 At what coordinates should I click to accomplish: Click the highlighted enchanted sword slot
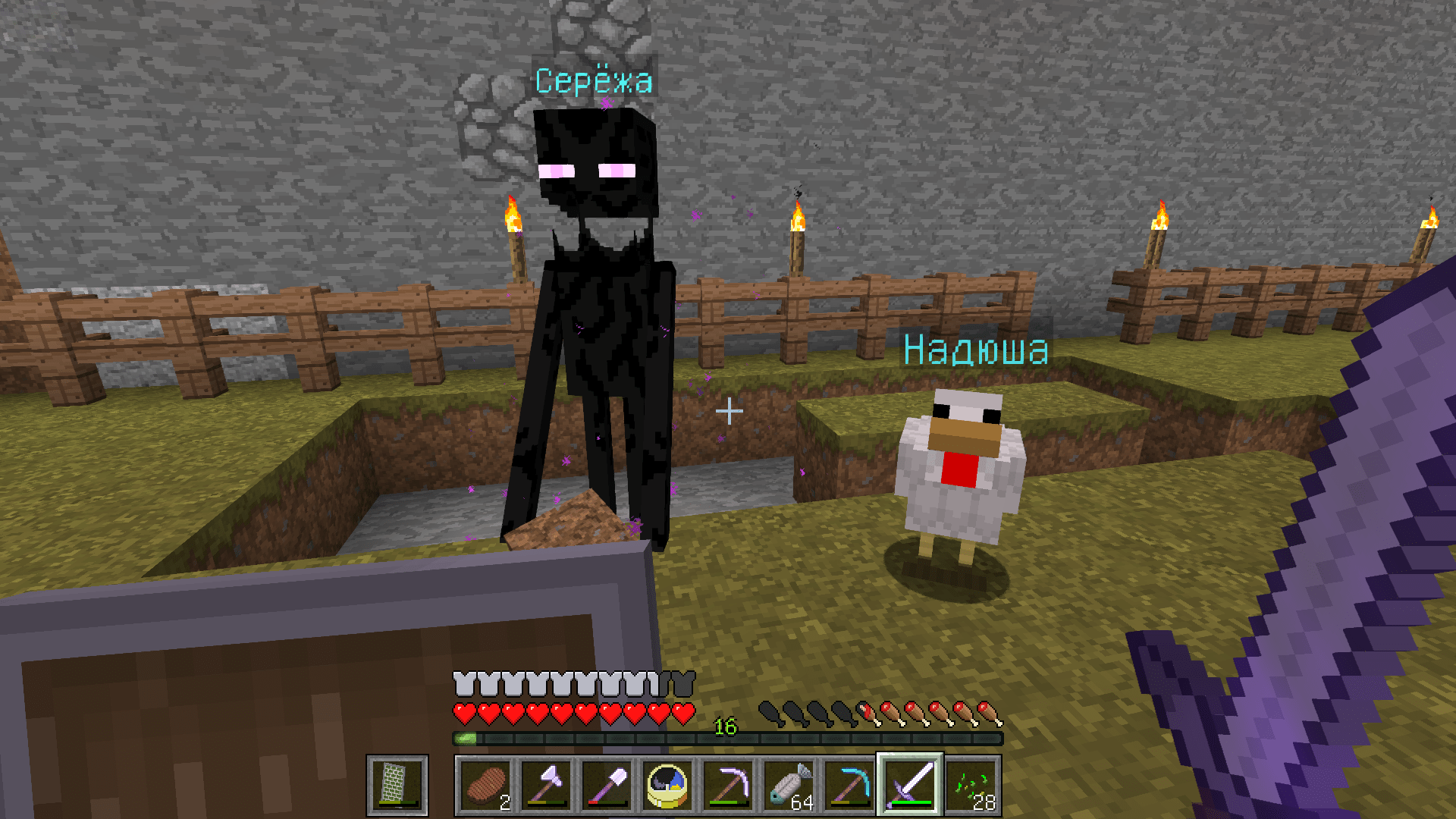tap(910, 785)
